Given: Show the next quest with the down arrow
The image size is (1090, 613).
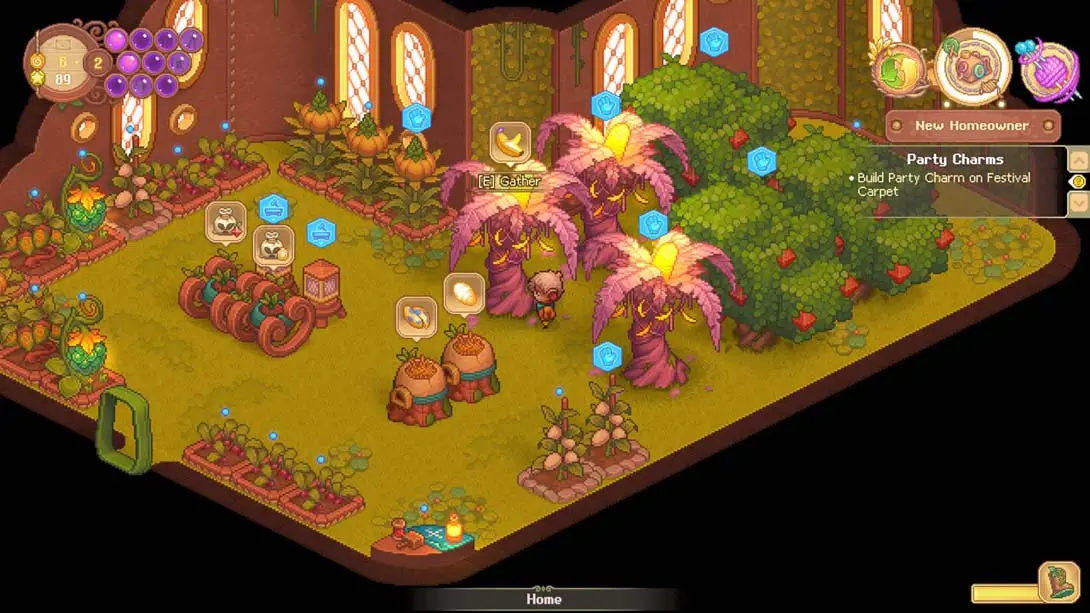Looking at the screenshot, I should click(x=1078, y=203).
